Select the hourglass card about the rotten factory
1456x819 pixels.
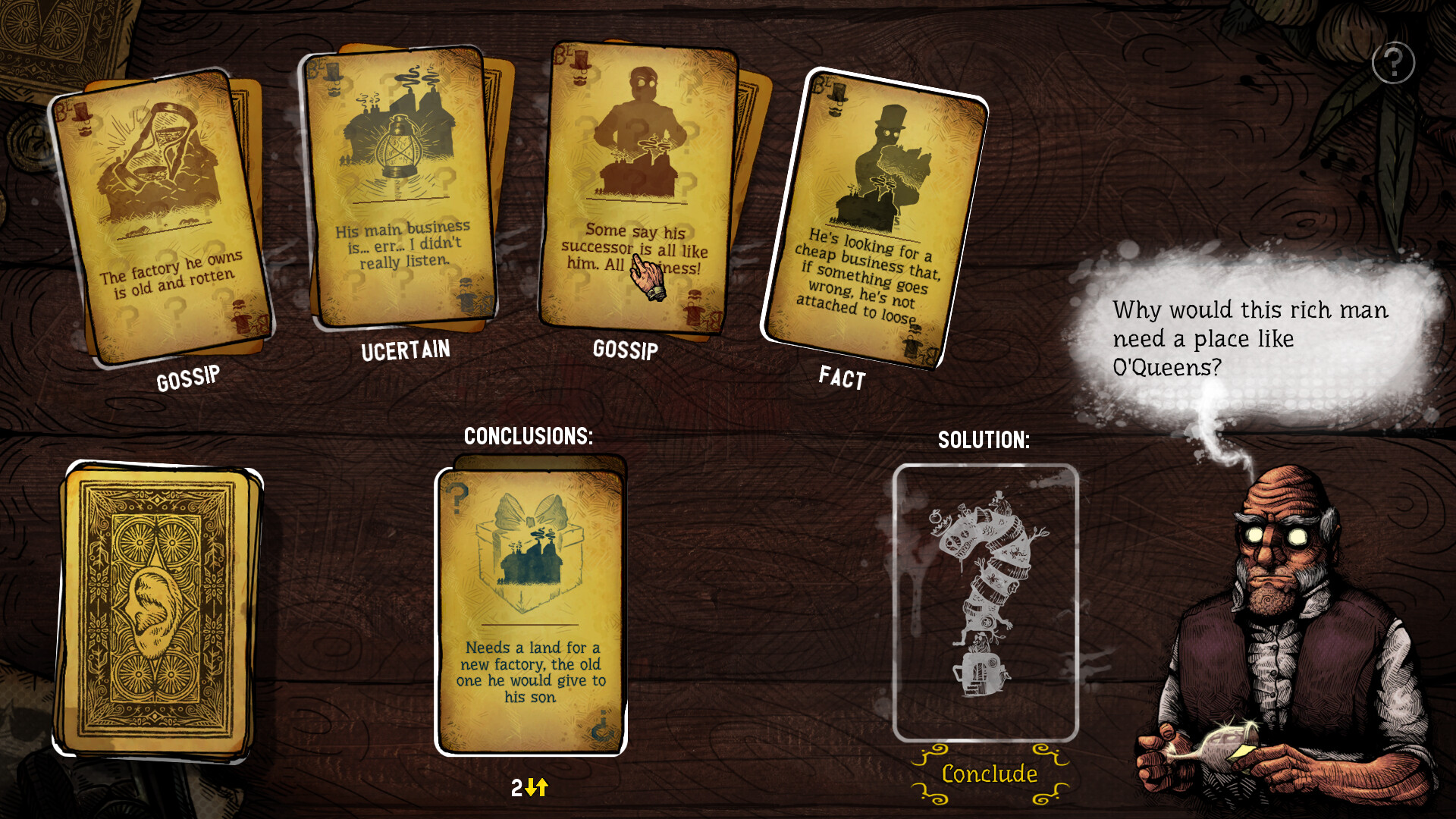pos(163,212)
